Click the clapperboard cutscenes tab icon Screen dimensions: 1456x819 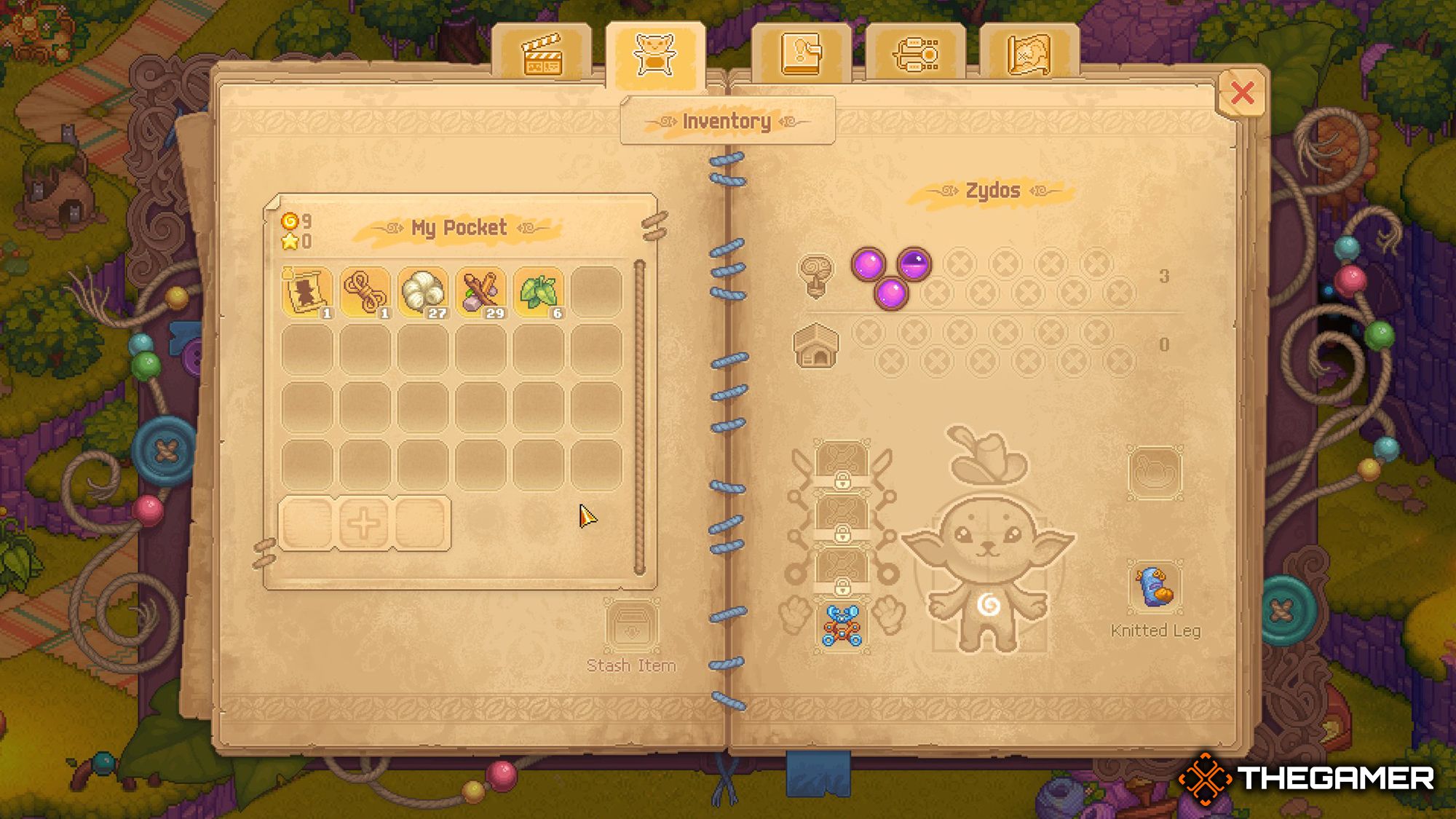click(542, 55)
